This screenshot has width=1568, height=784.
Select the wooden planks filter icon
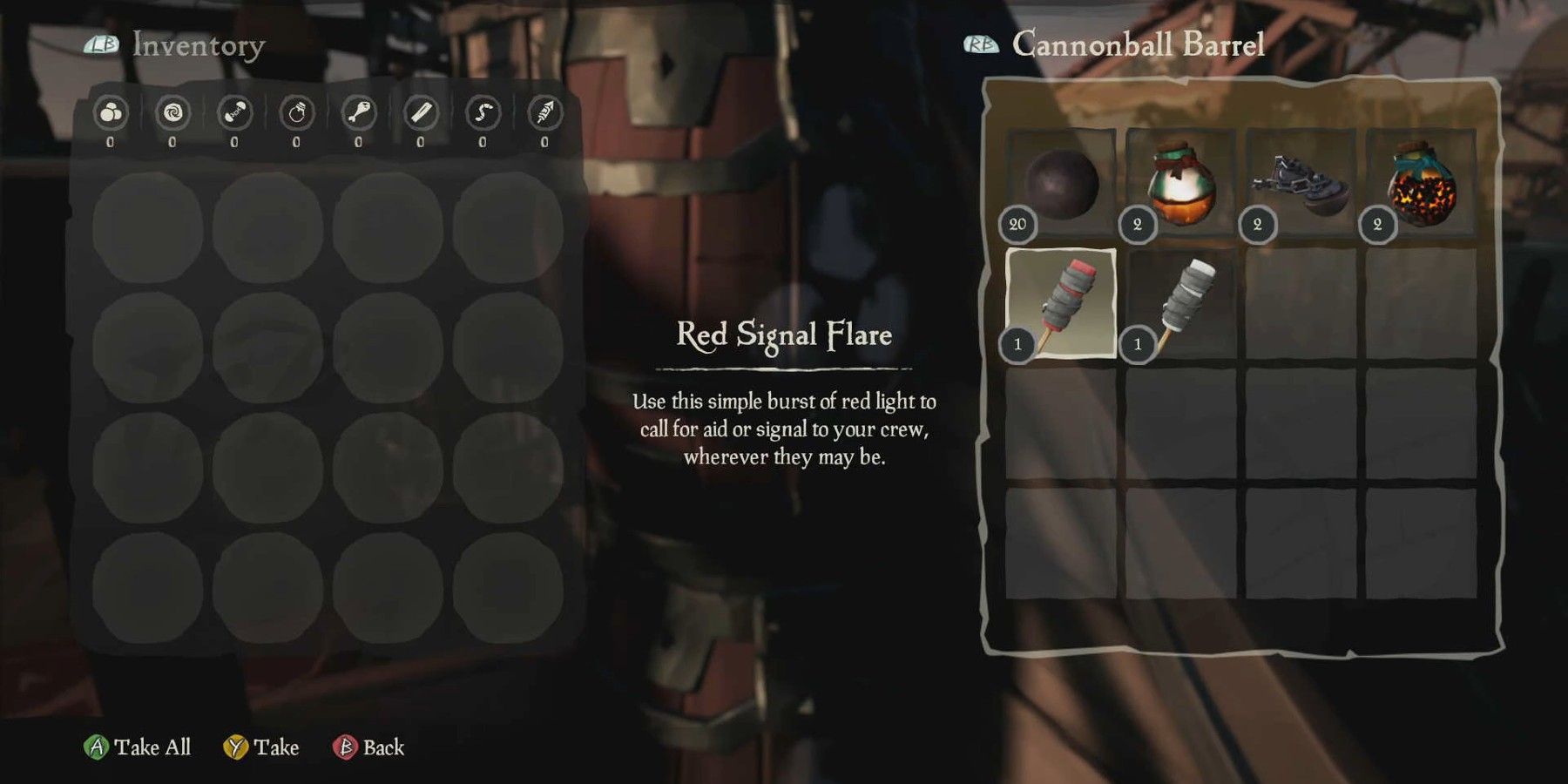[422, 113]
